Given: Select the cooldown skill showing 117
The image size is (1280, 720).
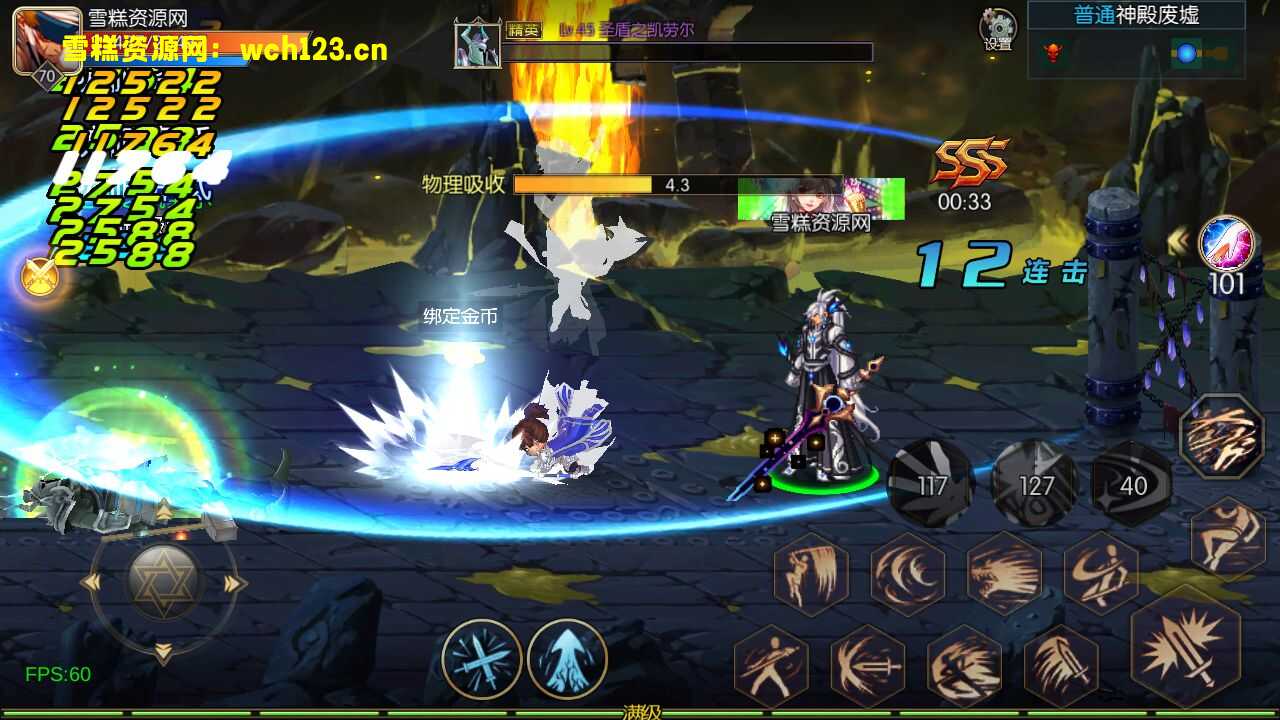Looking at the screenshot, I should click(x=931, y=484).
